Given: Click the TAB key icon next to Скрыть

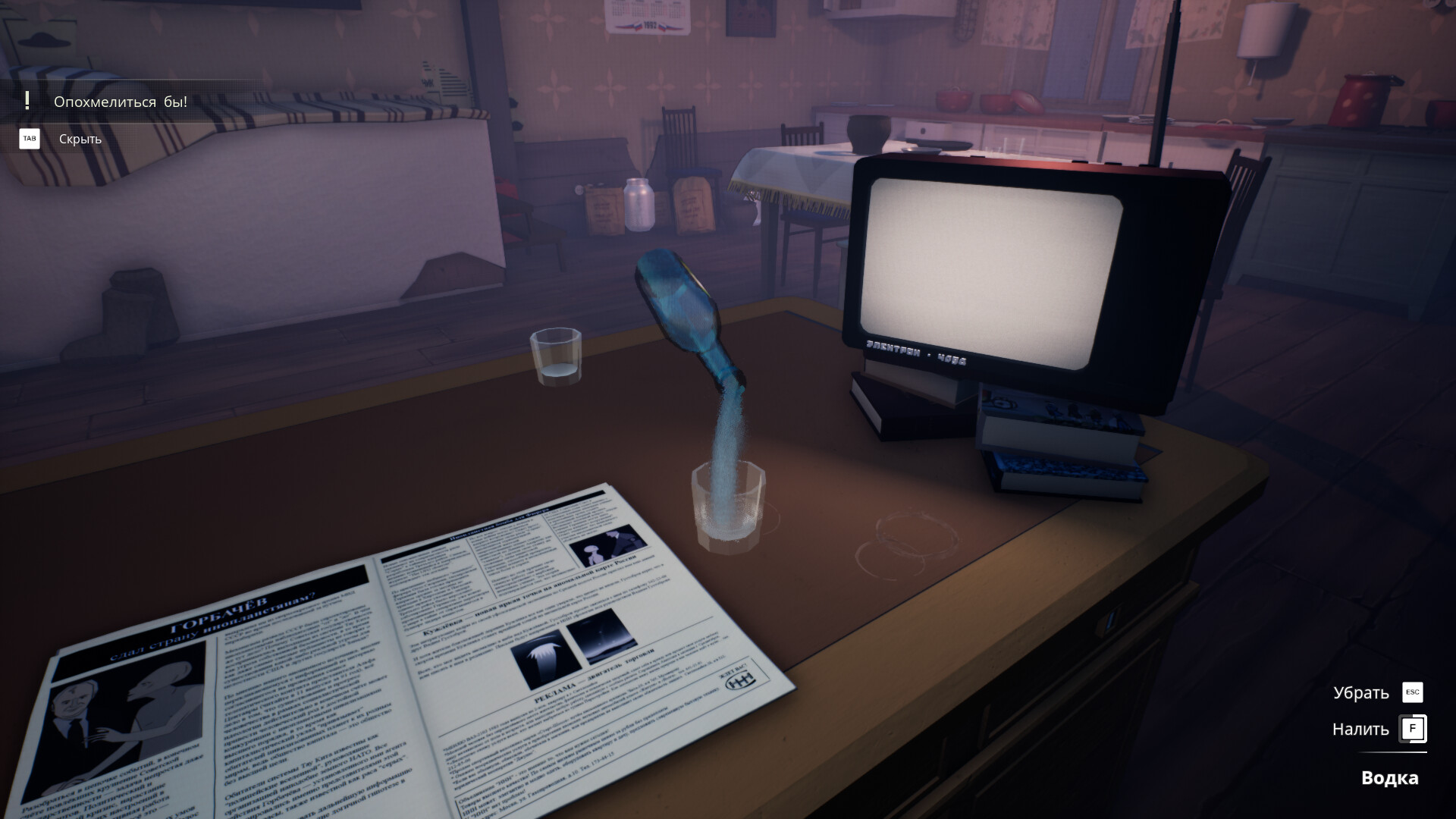Looking at the screenshot, I should [29, 139].
